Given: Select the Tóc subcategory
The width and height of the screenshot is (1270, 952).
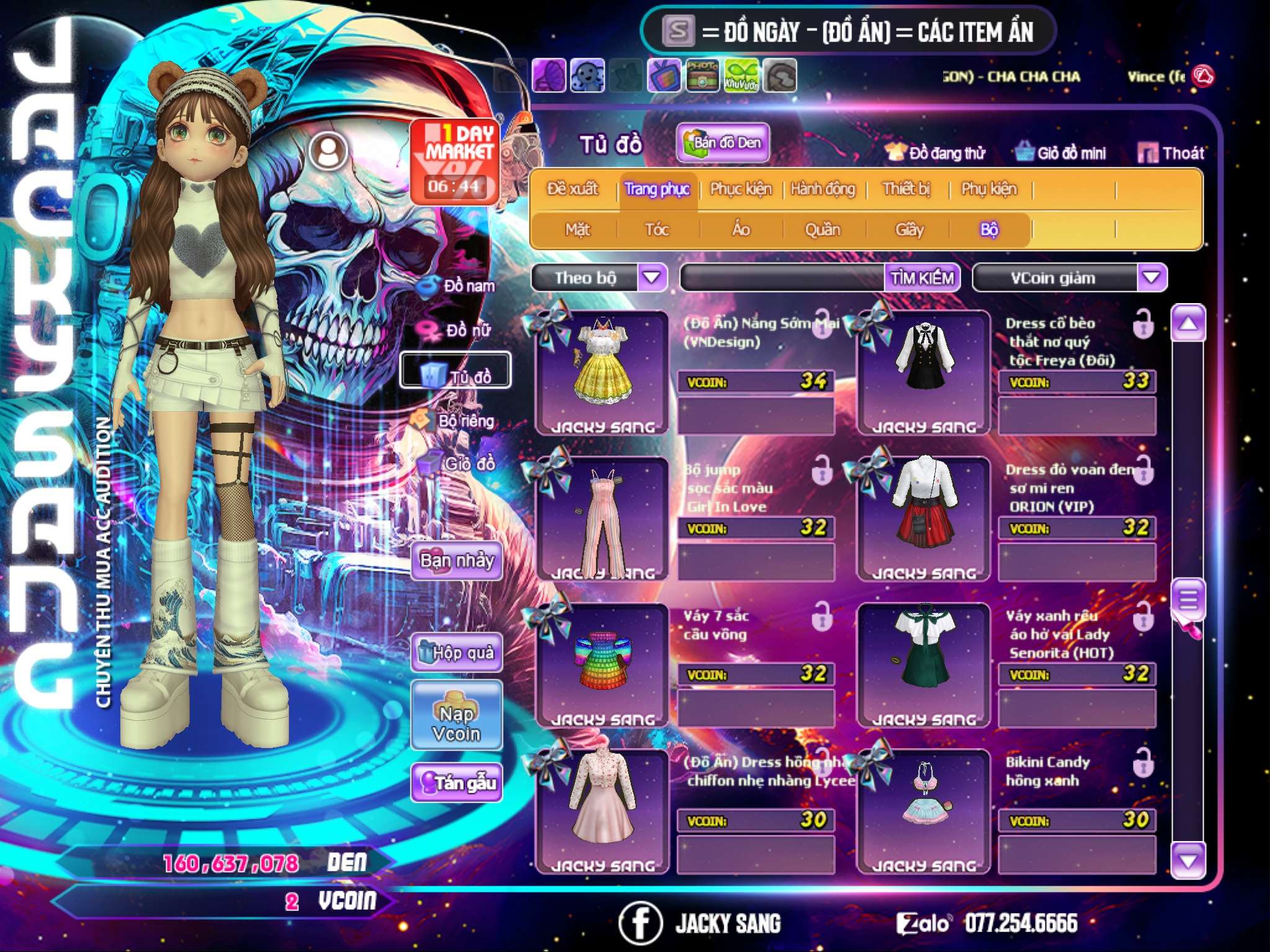Looking at the screenshot, I should pyautogui.click(x=657, y=230).
